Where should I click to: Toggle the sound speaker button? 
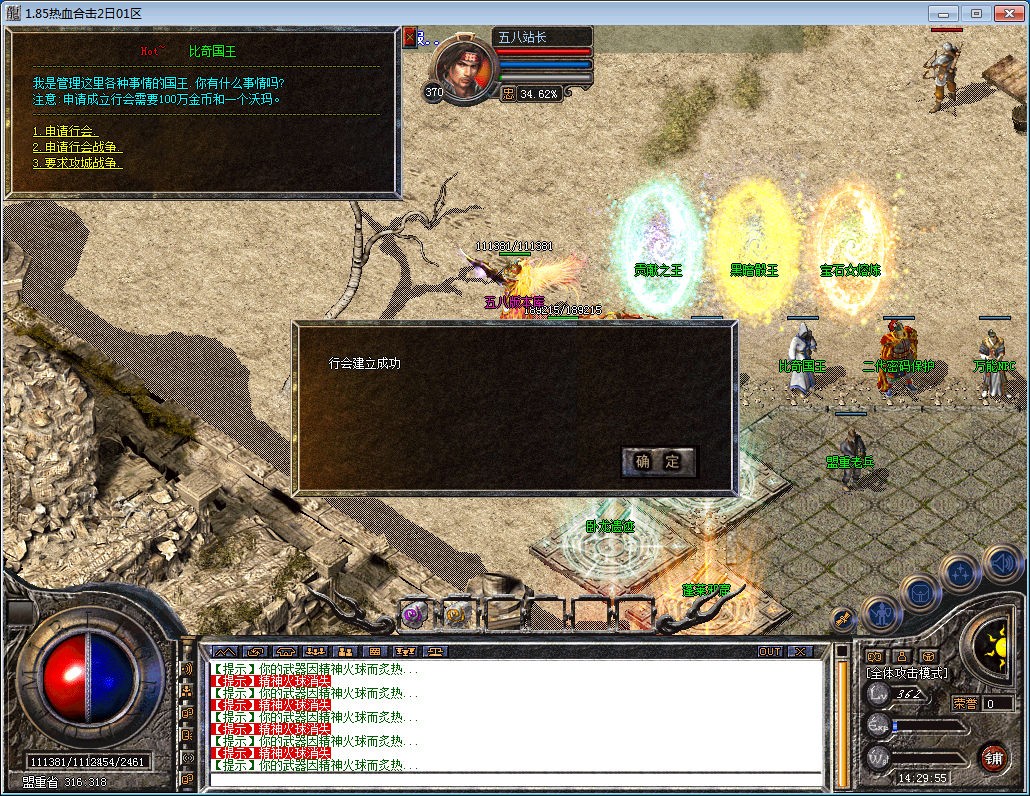click(x=1000, y=564)
